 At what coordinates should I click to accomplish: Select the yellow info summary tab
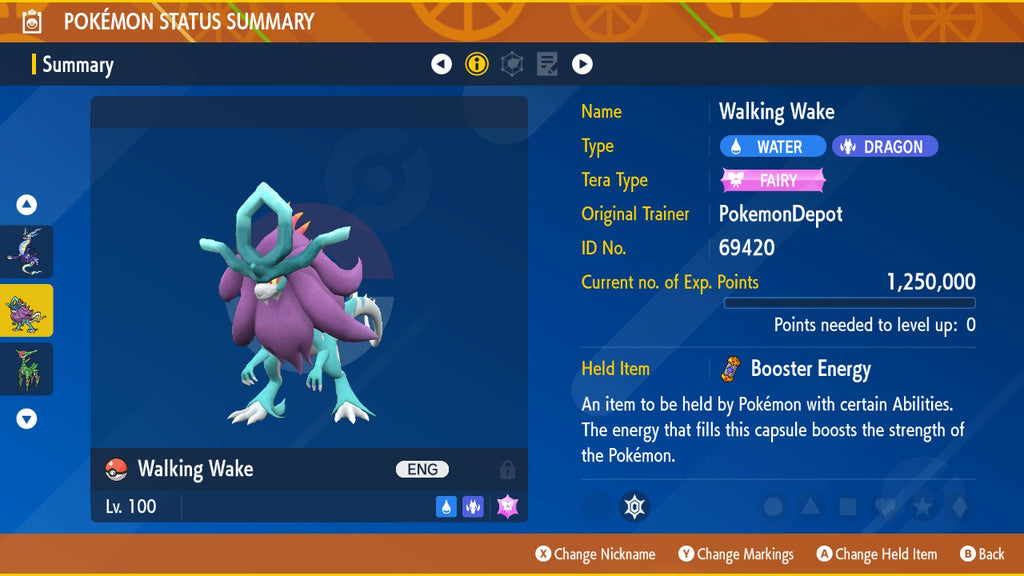pyautogui.click(x=476, y=65)
